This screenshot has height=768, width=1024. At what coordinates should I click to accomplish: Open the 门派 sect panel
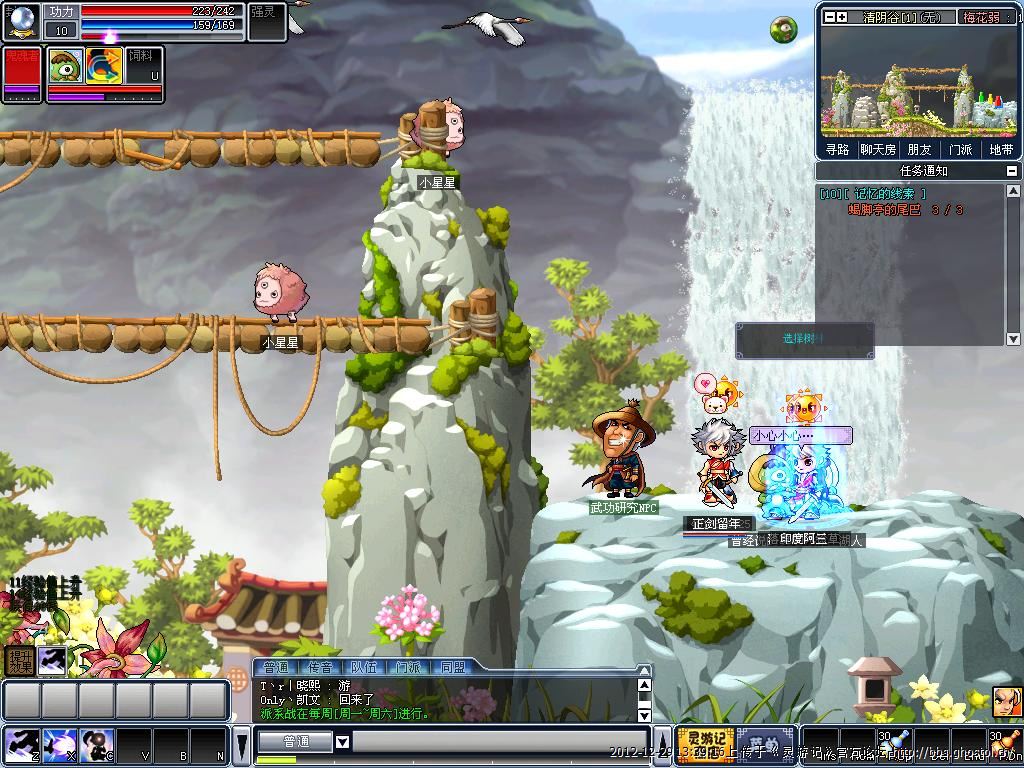960,149
